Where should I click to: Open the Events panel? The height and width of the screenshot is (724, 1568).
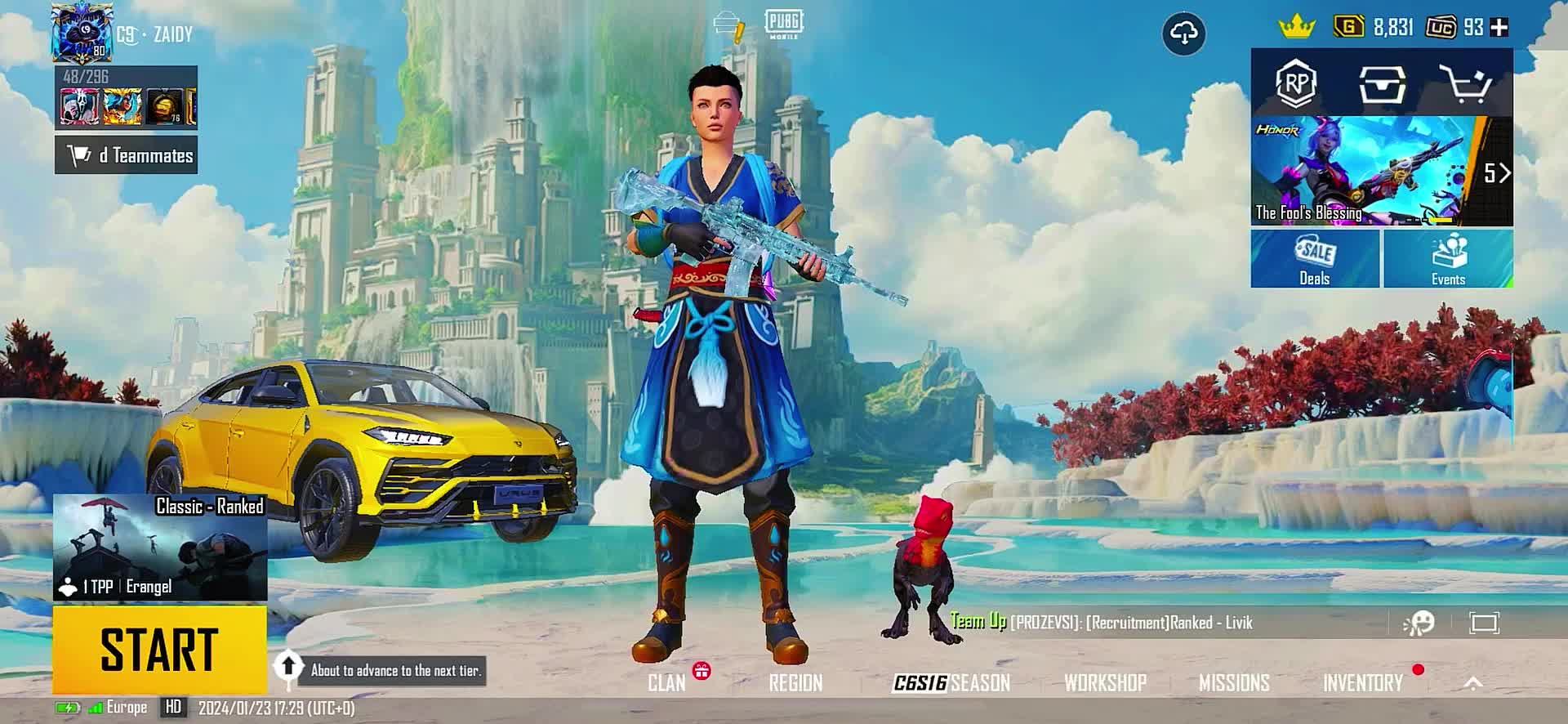click(x=1448, y=259)
